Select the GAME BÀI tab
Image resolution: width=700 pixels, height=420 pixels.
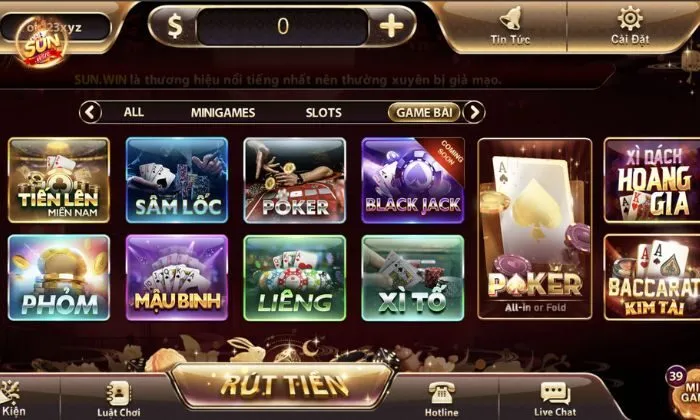pyautogui.click(x=424, y=112)
